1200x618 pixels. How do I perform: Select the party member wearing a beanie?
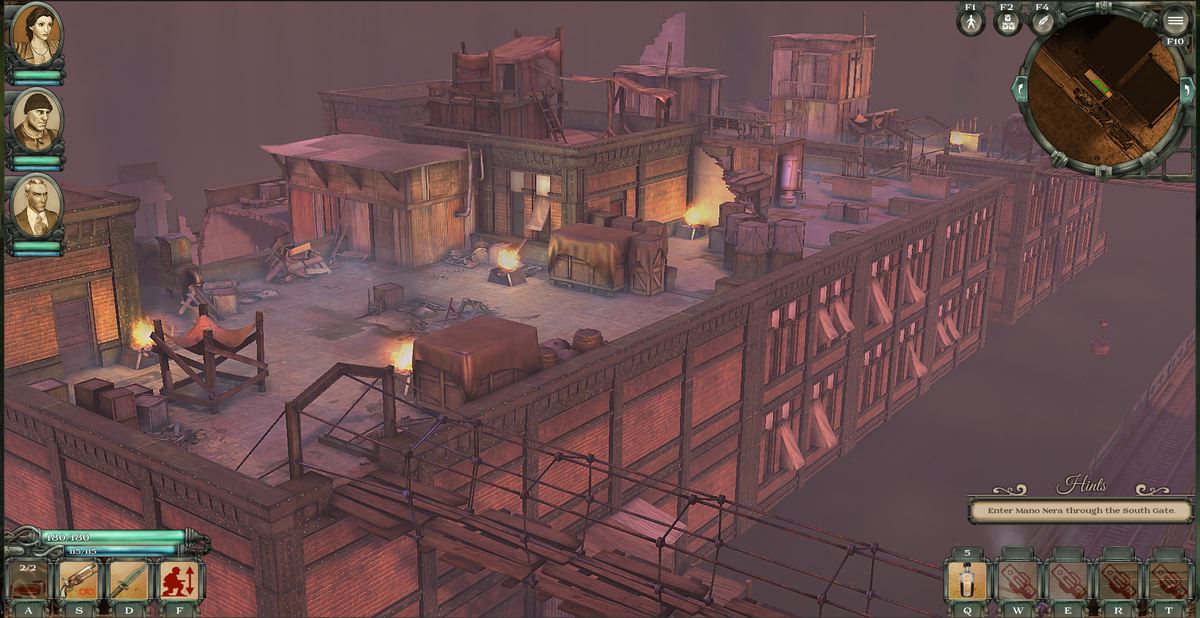[36, 120]
